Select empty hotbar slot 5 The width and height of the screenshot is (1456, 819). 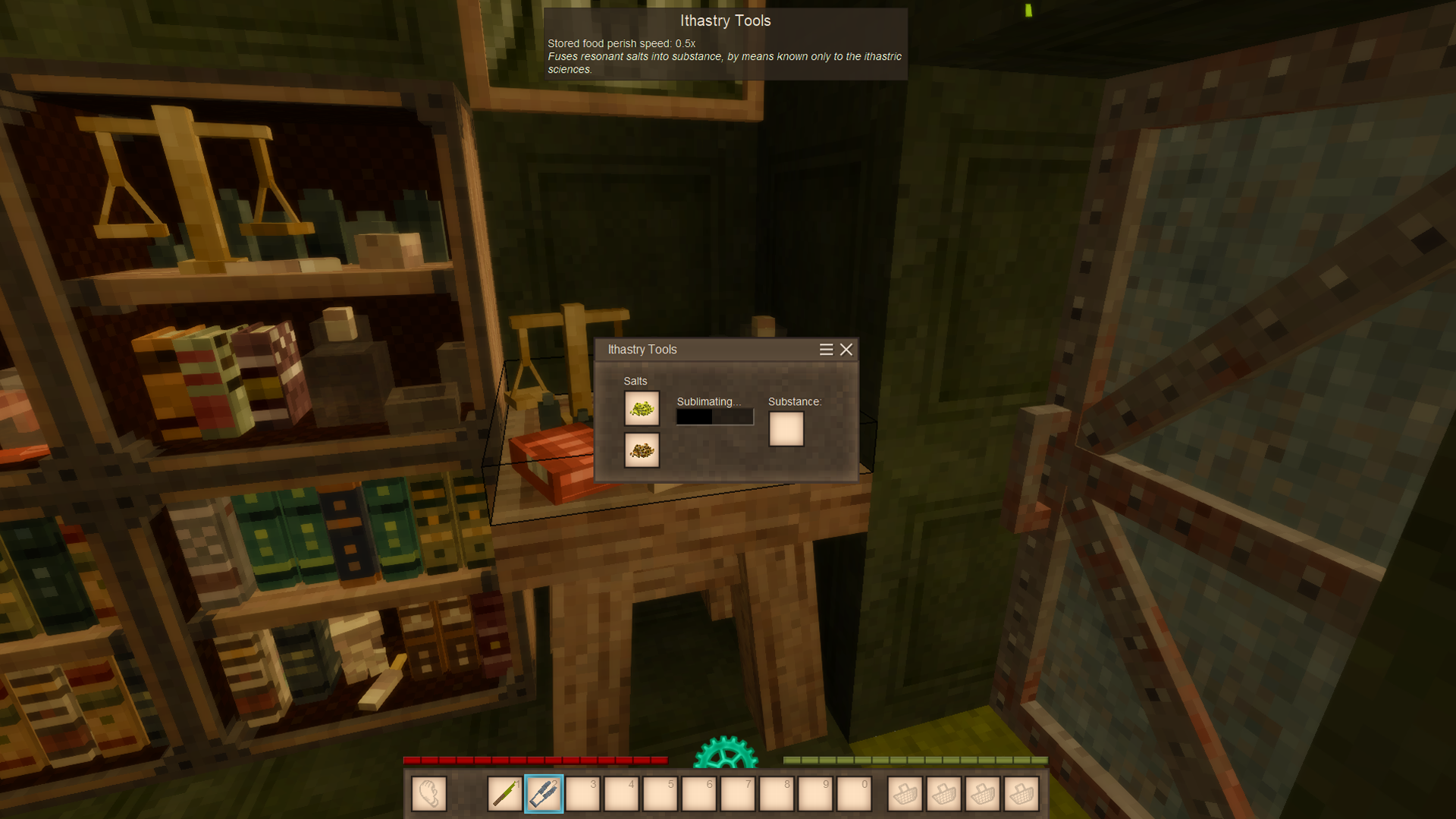[x=660, y=794]
